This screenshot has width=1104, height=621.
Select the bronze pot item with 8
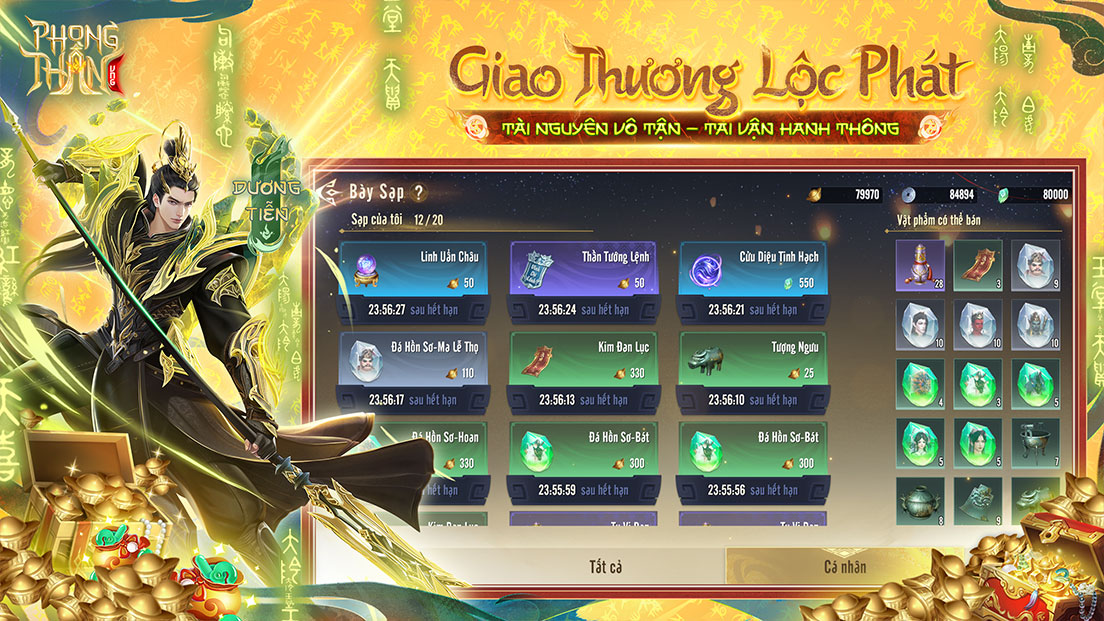[920, 500]
